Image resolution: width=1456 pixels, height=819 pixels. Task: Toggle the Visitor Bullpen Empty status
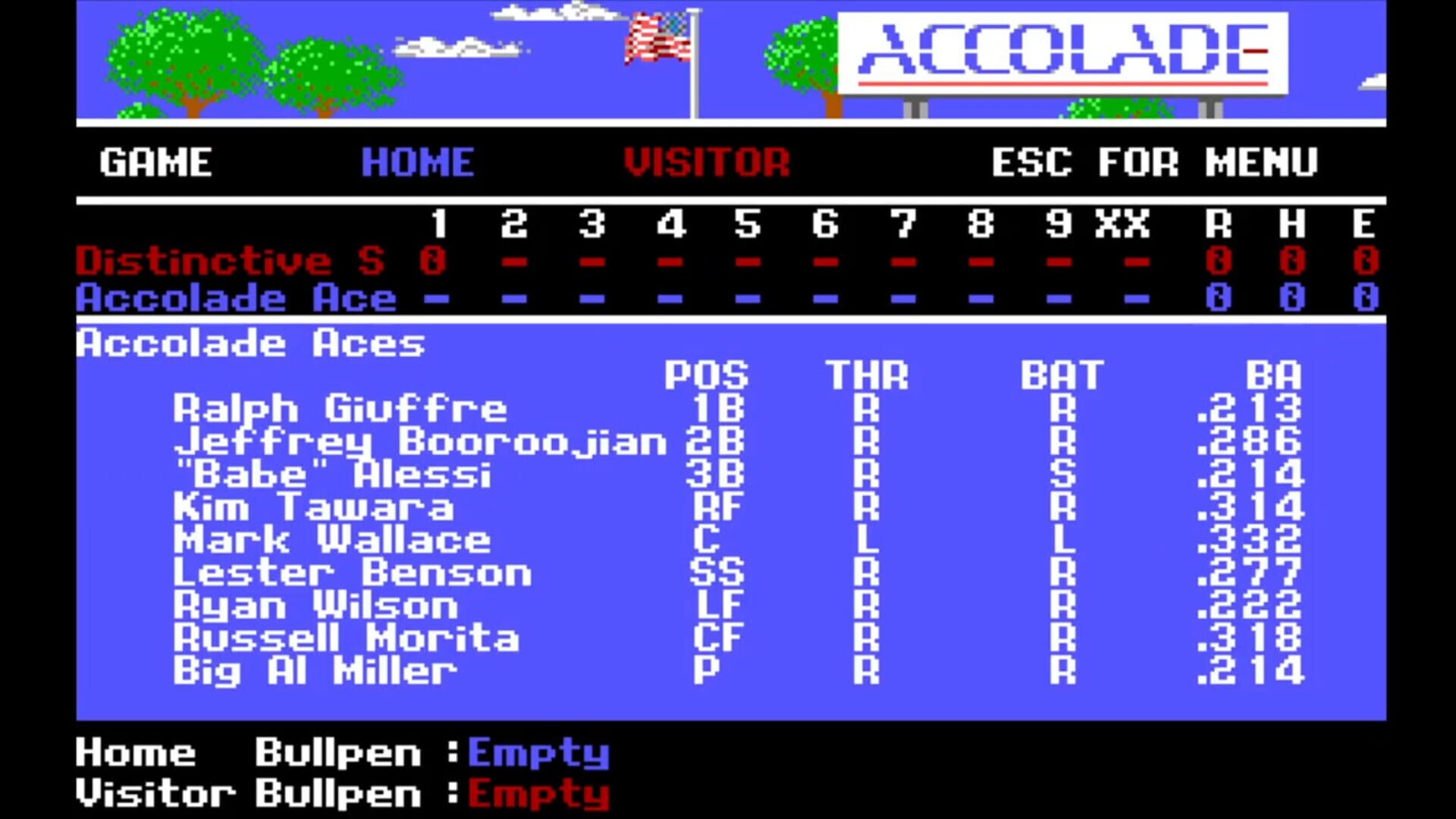click(x=538, y=793)
